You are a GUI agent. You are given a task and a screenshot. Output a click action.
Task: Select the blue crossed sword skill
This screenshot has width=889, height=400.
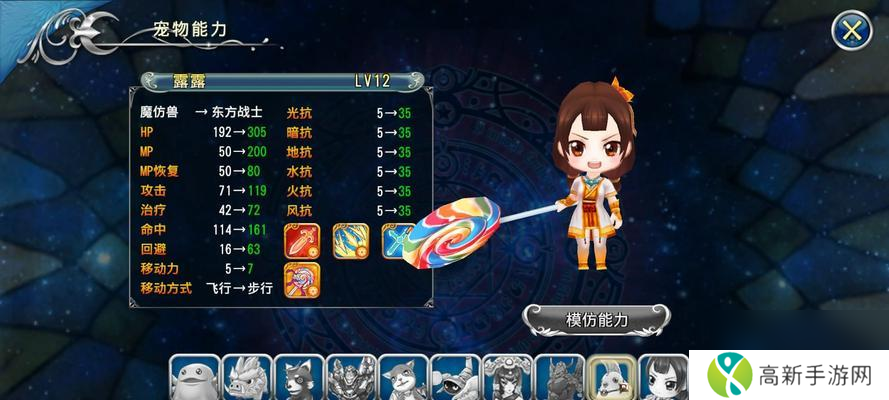point(393,240)
